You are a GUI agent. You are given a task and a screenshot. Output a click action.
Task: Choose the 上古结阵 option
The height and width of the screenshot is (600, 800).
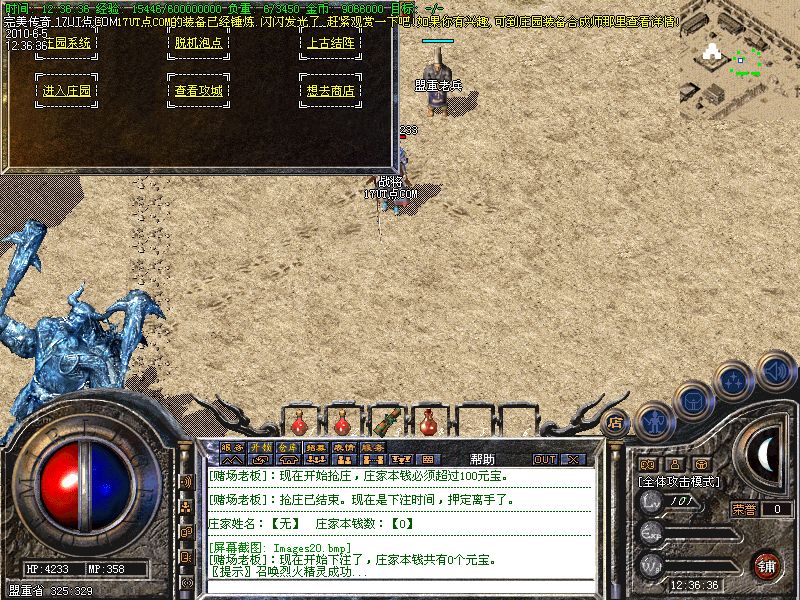(x=330, y=43)
